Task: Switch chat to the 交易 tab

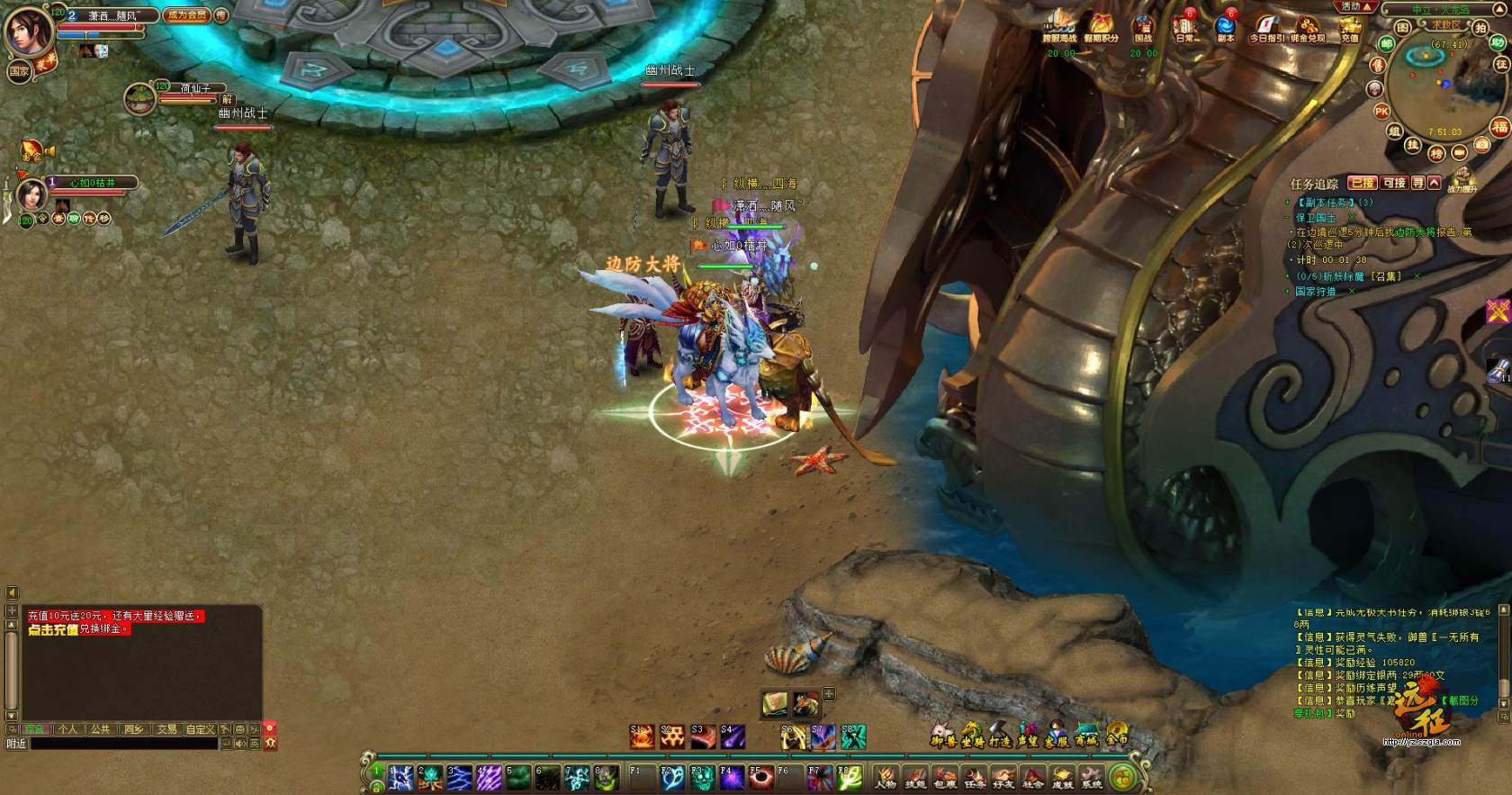Action: pyautogui.click(x=167, y=729)
